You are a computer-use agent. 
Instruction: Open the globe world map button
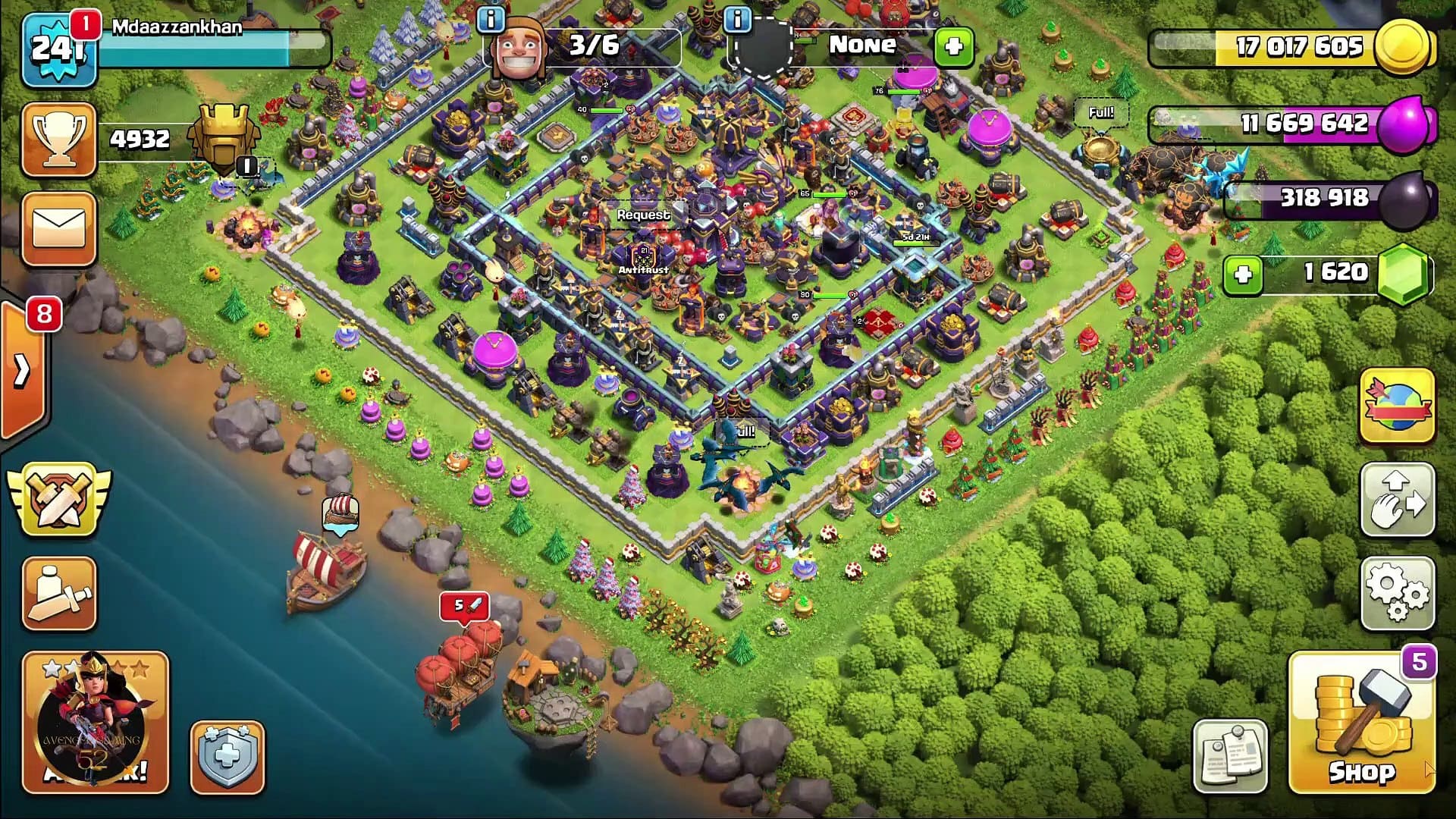(x=1398, y=406)
